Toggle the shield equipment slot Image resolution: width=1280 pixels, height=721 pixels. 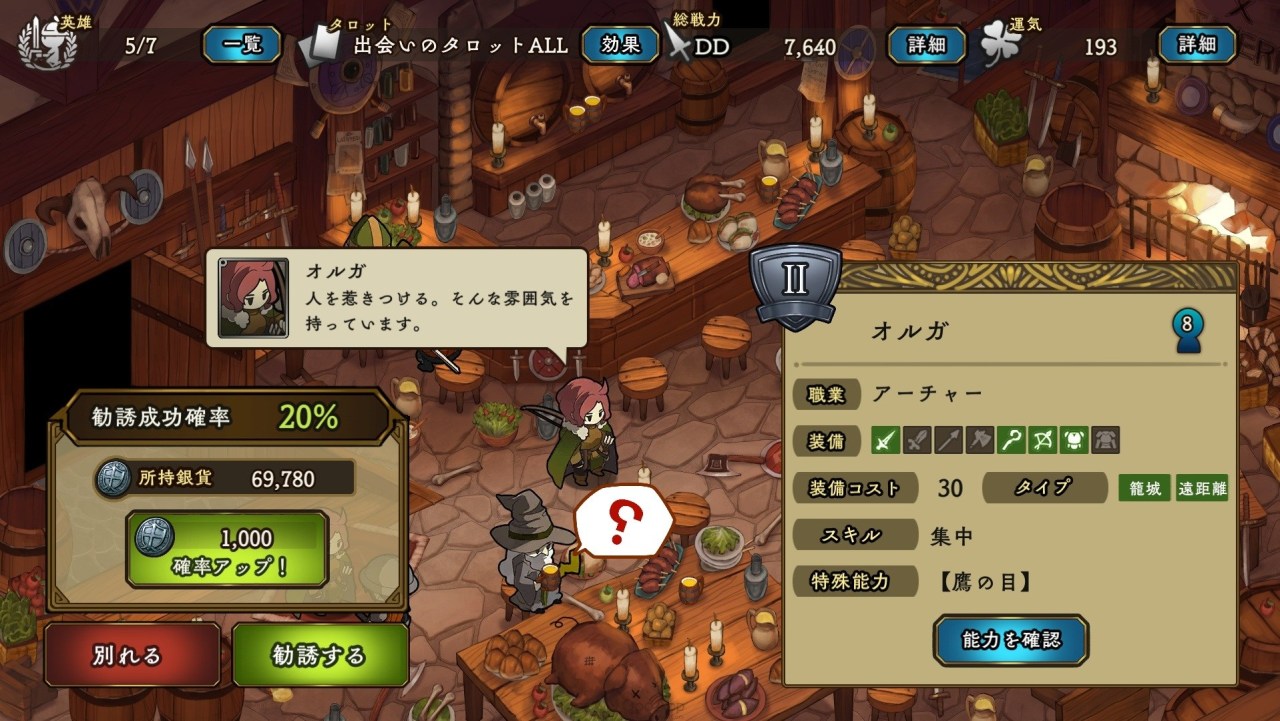(x=1075, y=440)
